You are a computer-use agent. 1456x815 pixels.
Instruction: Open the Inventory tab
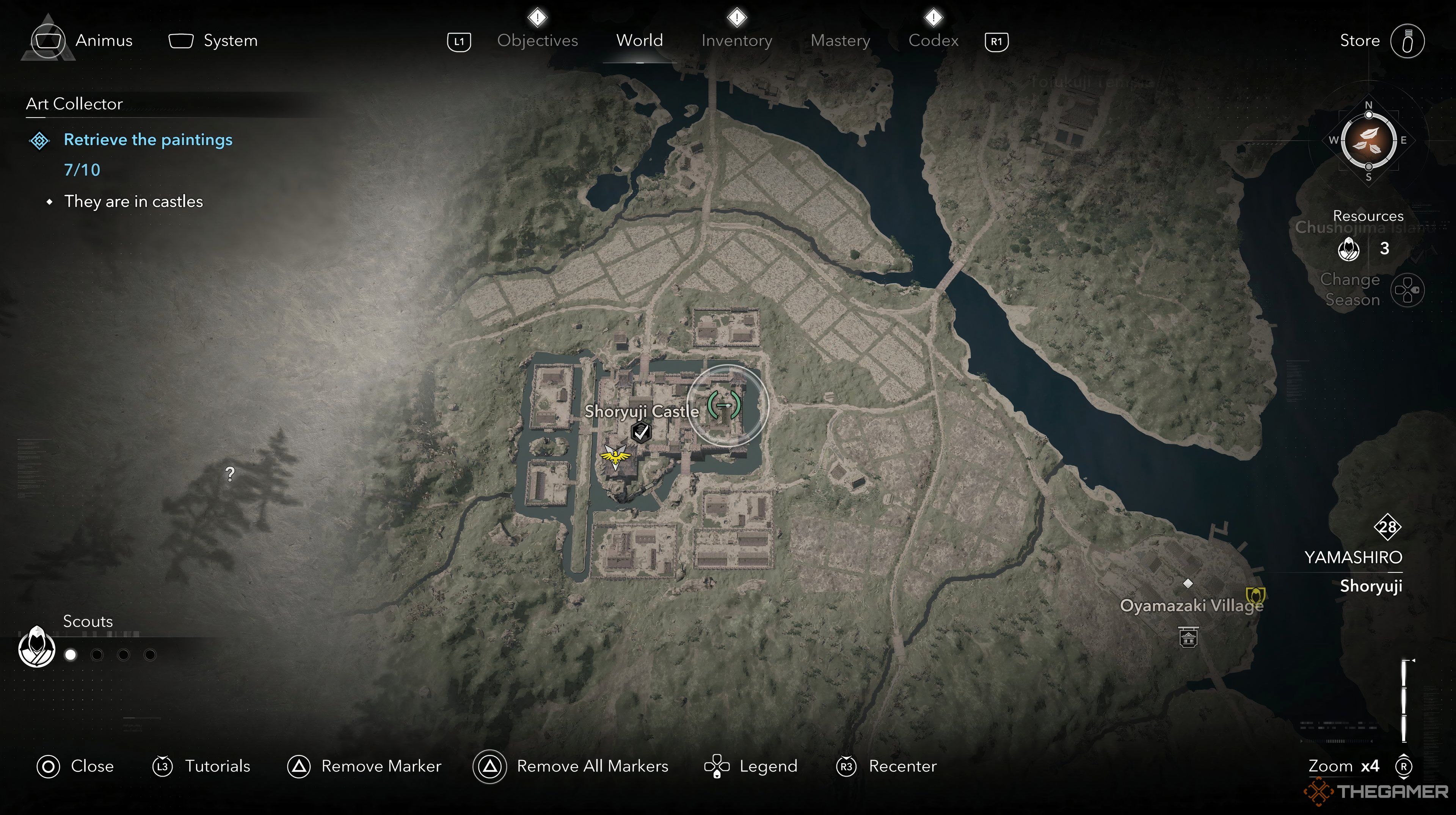point(736,41)
